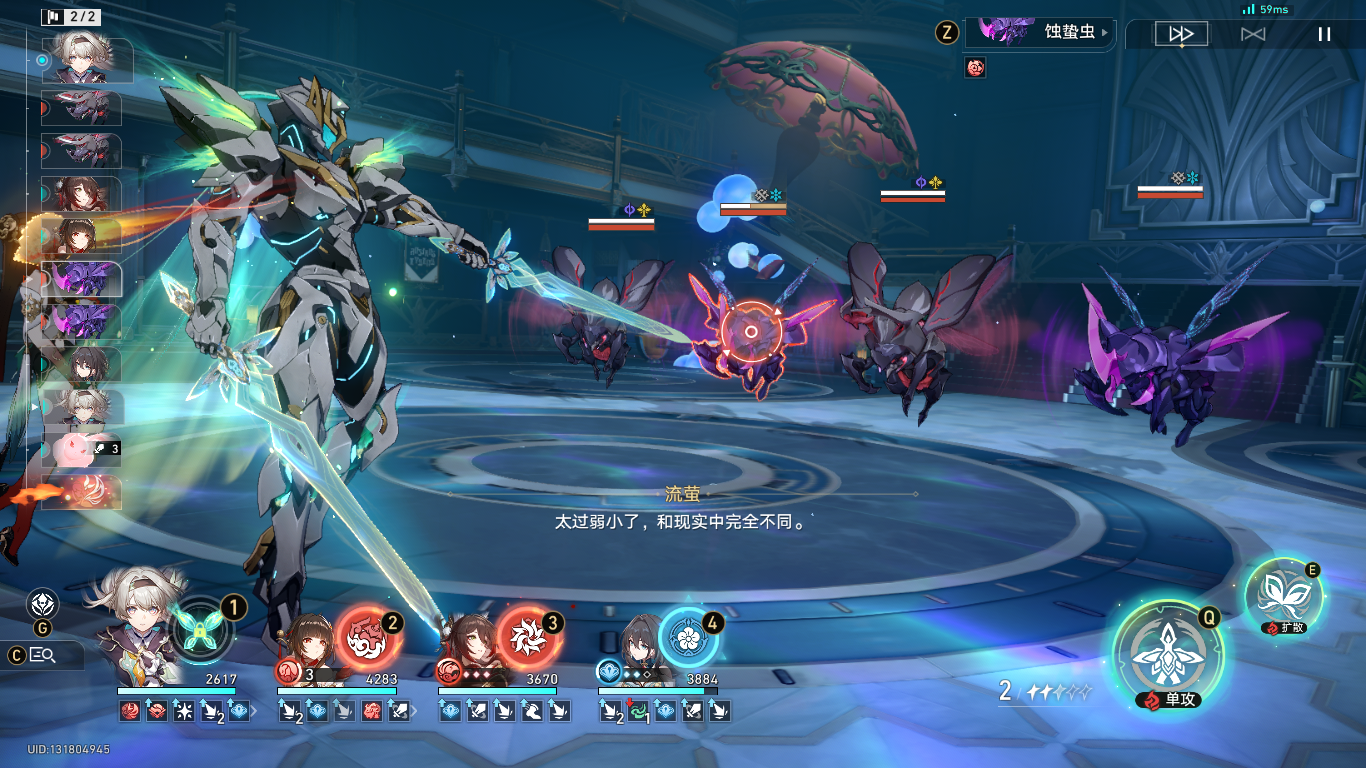Viewport: 1366px width, 768px height.
Task: Trigger ultimate 1 with green butterfly icon
Action: [x=203, y=632]
